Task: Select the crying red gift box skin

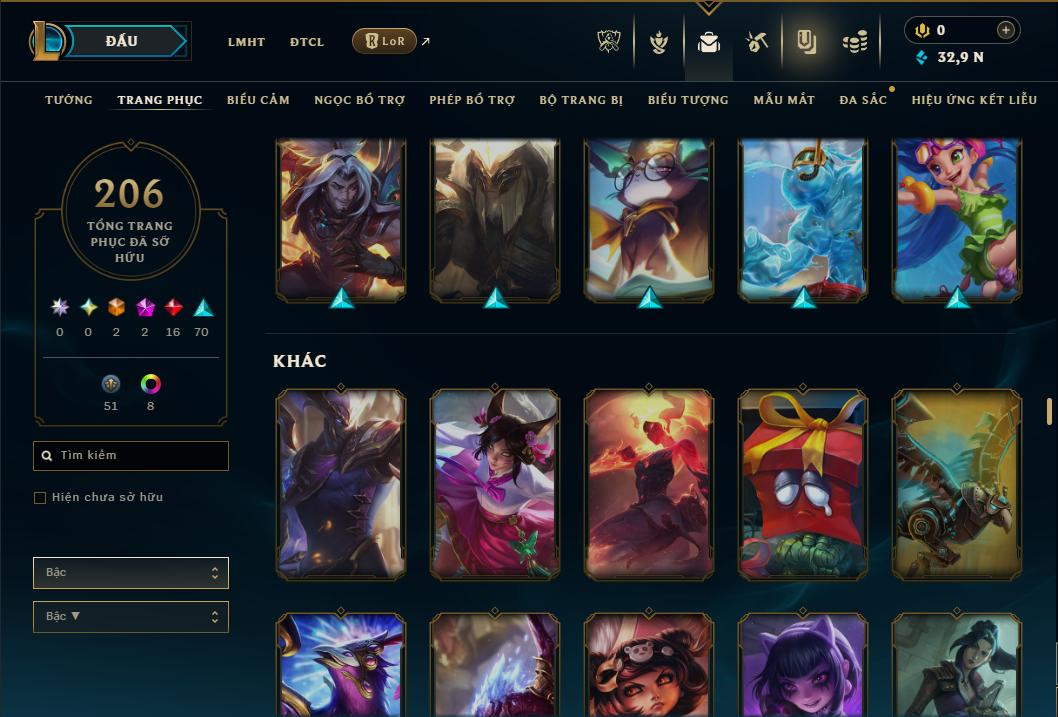Action: tap(803, 484)
